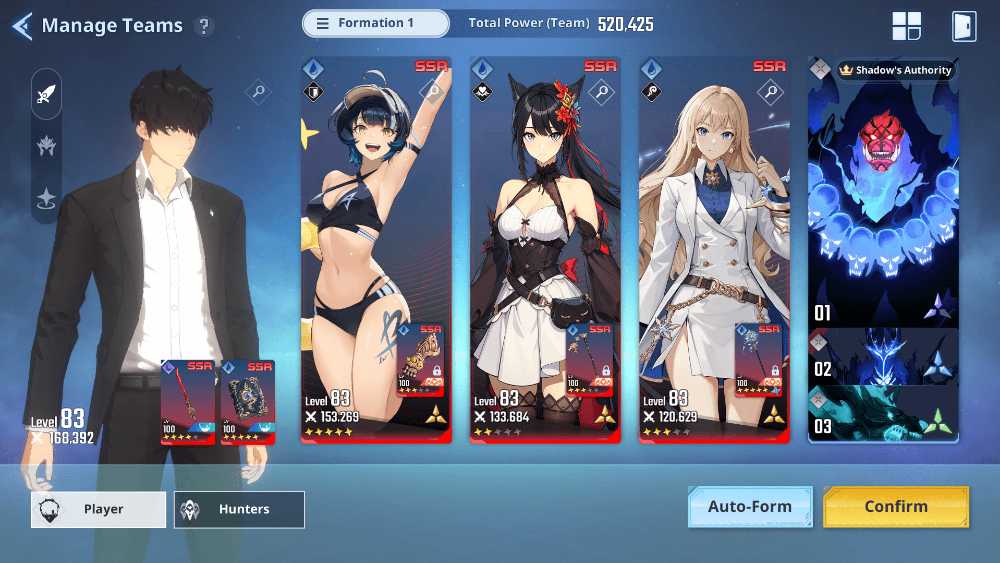Viewport: 1000px width, 563px height.
Task: View details with the player's magnifier icon
Action: click(x=258, y=93)
